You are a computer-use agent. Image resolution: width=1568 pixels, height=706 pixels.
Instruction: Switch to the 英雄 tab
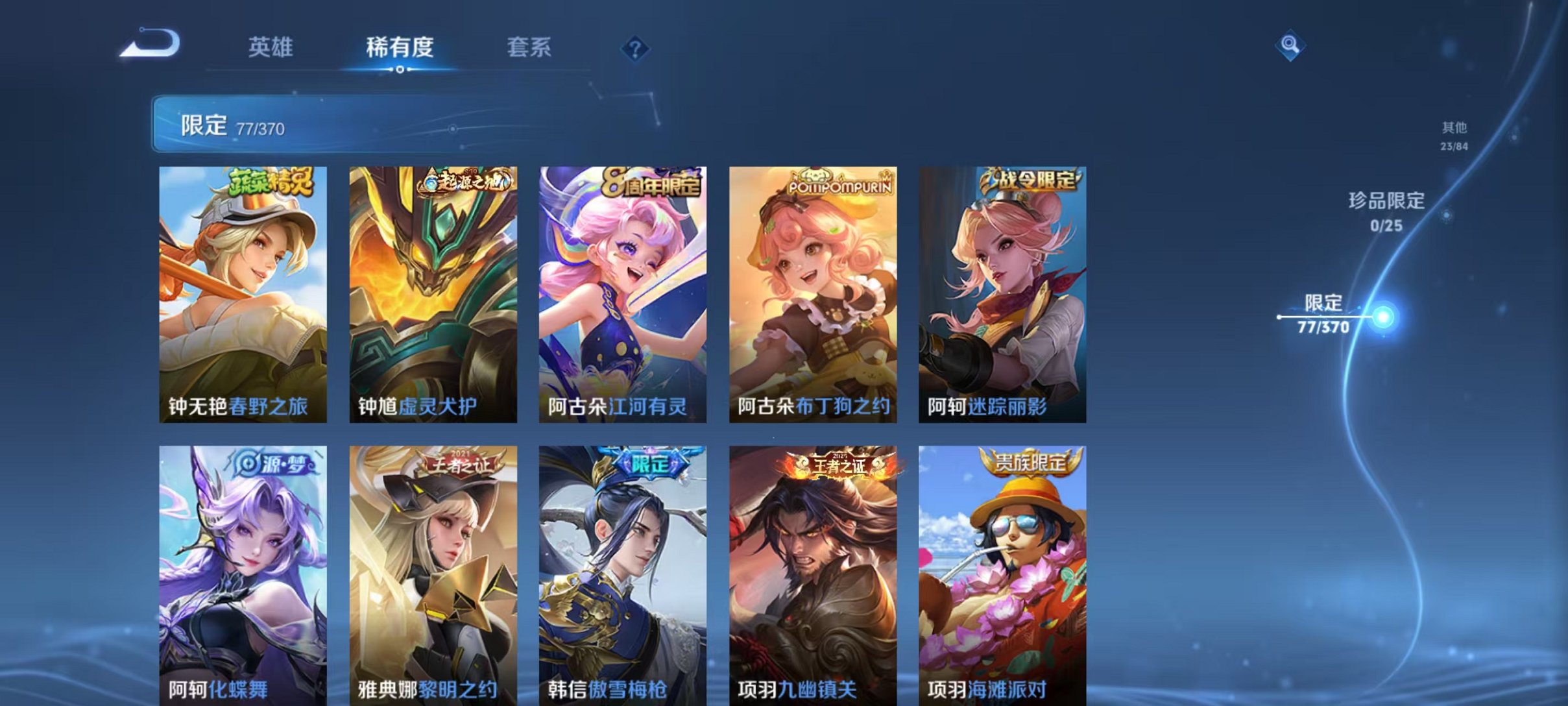point(272,47)
